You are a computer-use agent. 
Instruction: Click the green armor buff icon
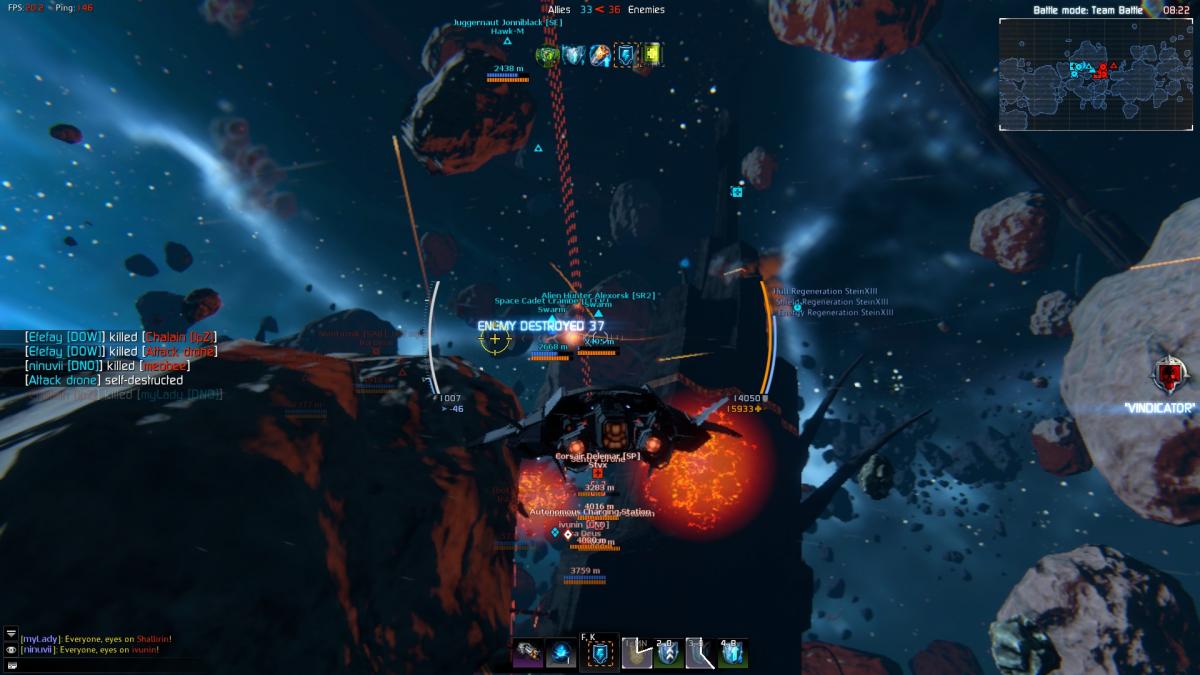[x=547, y=55]
